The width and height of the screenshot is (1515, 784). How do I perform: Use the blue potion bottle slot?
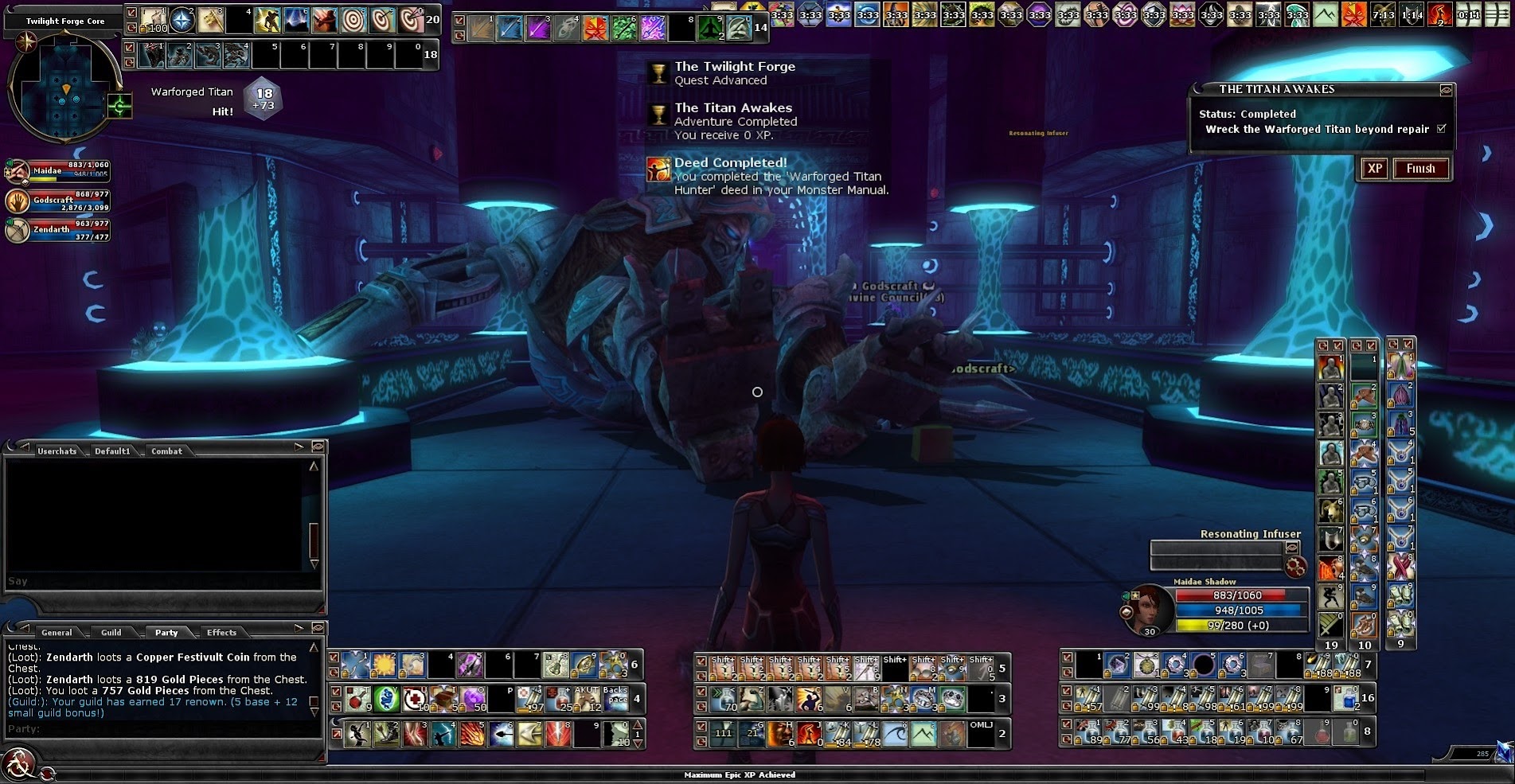pos(1345,699)
